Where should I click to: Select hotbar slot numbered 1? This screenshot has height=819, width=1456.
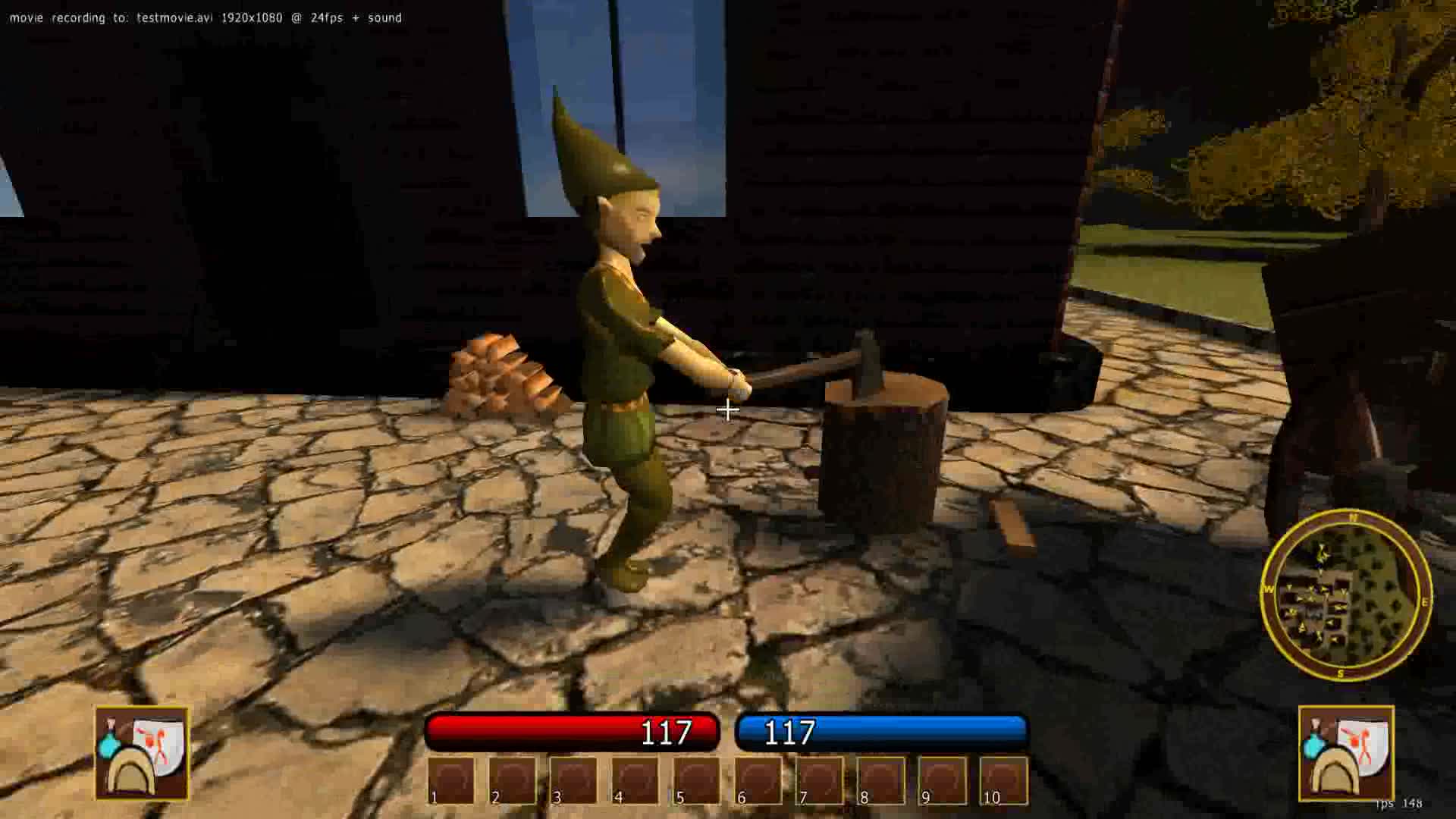click(x=451, y=780)
